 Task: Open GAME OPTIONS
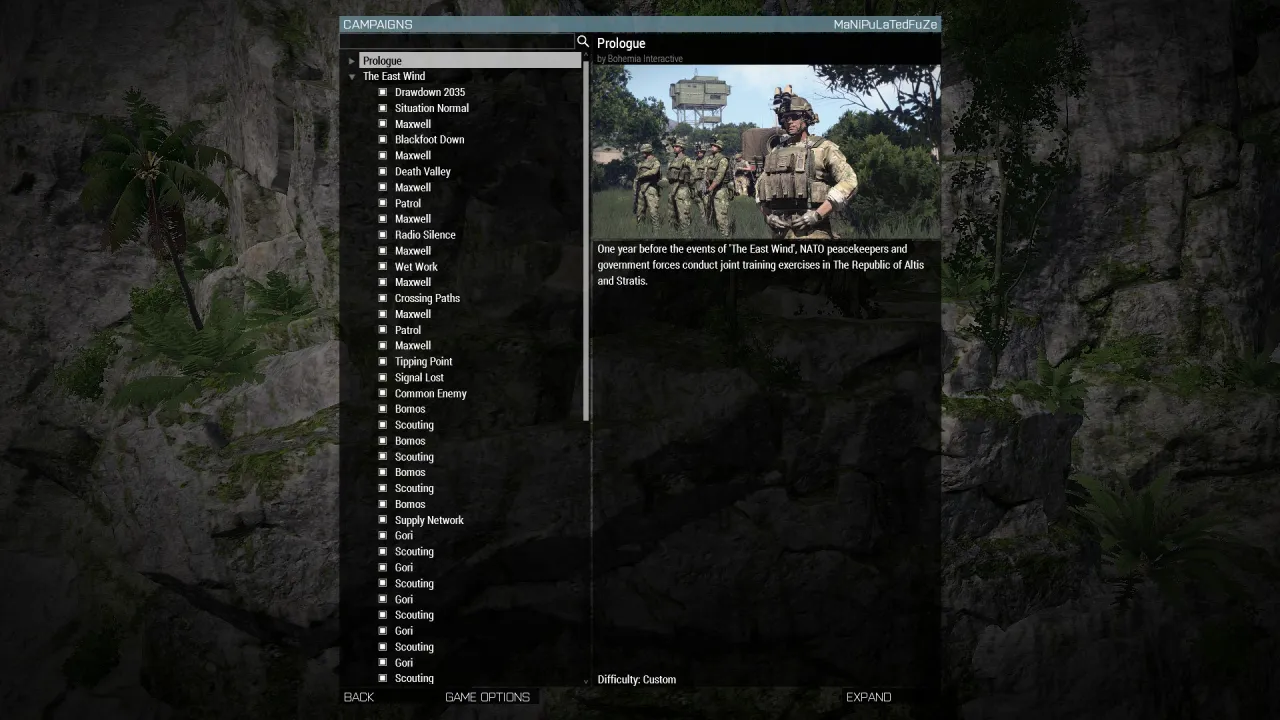[x=487, y=697]
